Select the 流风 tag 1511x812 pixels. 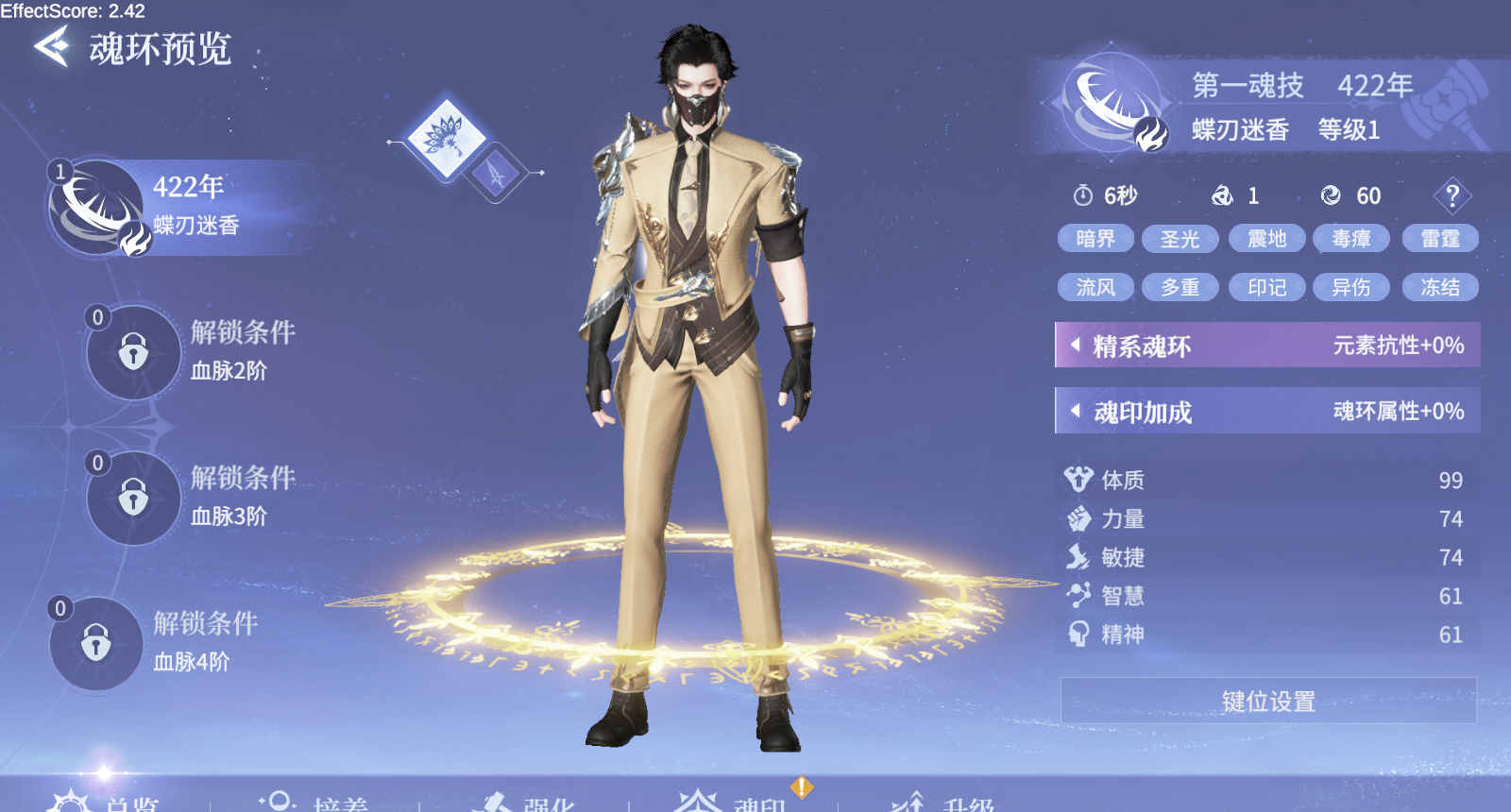(1095, 287)
